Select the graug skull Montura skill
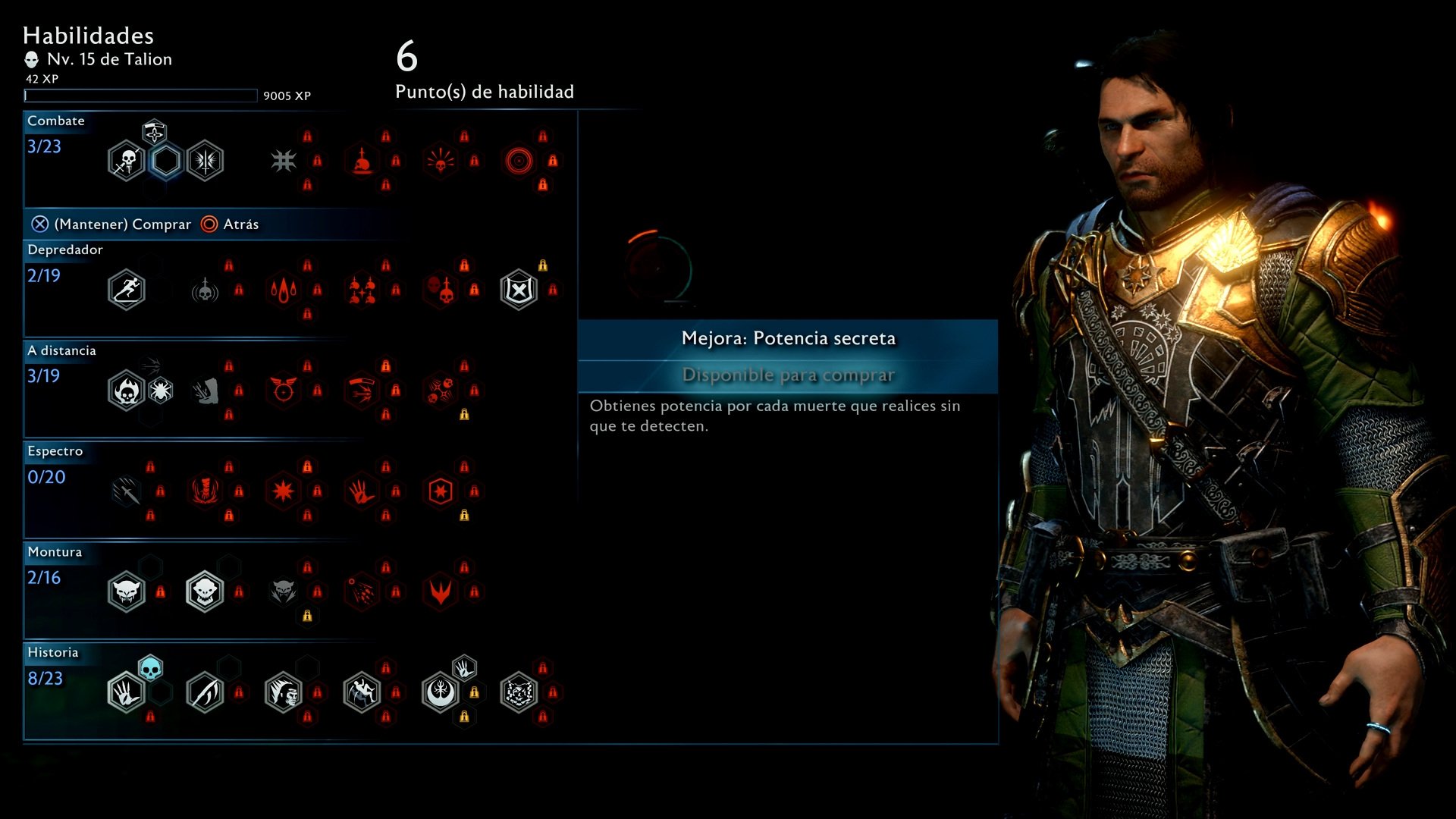1456x819 pixels. point(205,591)
